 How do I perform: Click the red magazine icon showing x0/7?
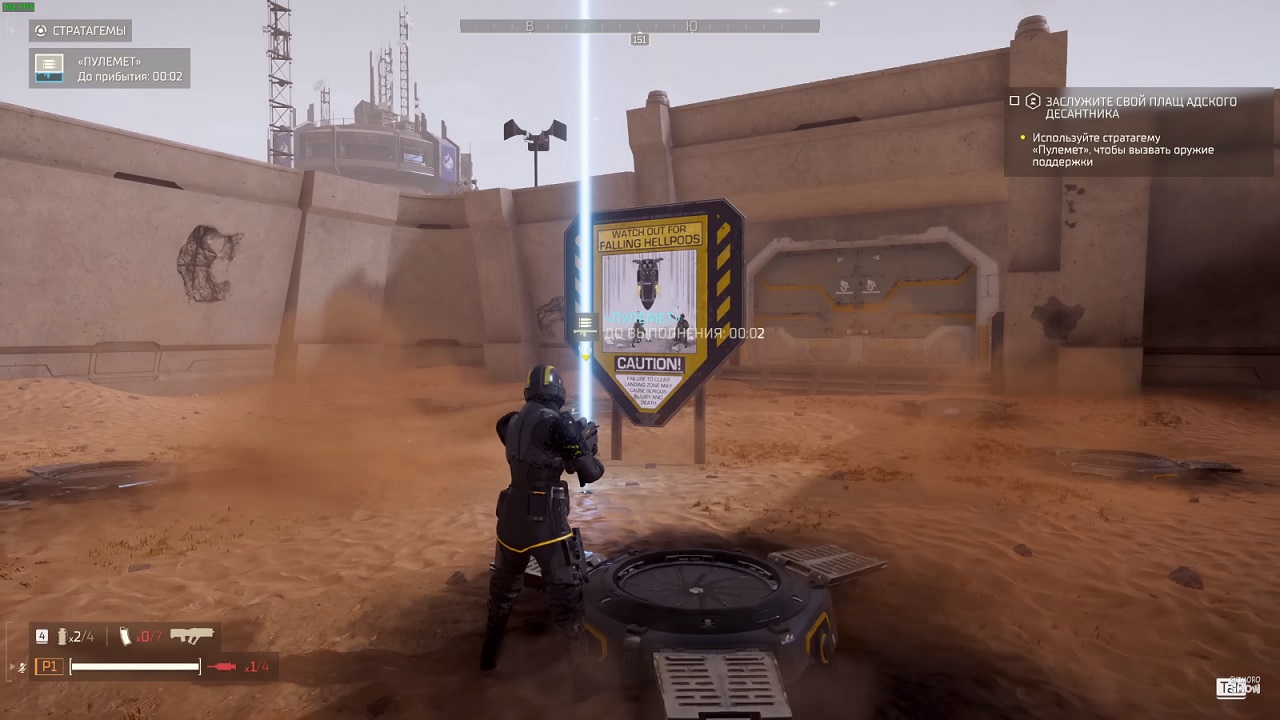click(x=124, y=637)
